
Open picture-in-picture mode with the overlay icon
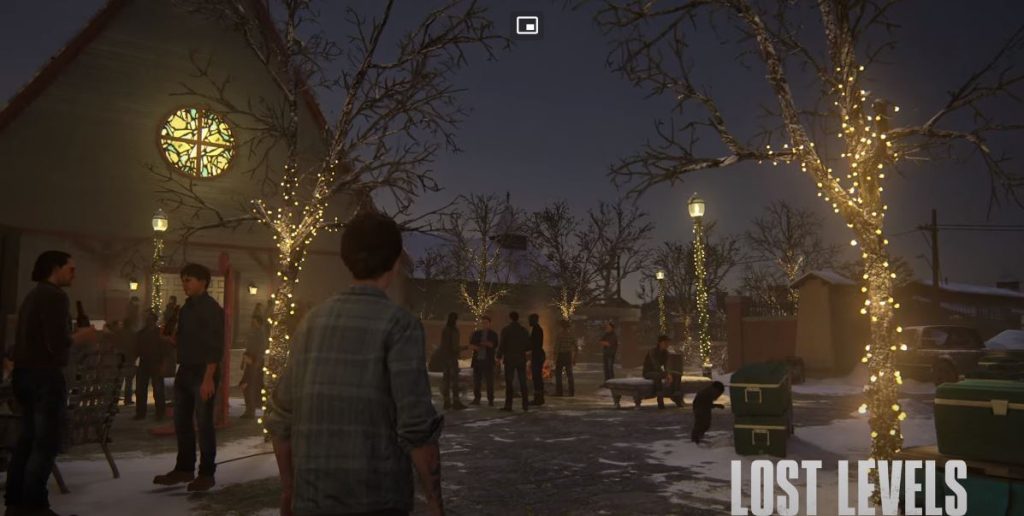tap(527, 25)
